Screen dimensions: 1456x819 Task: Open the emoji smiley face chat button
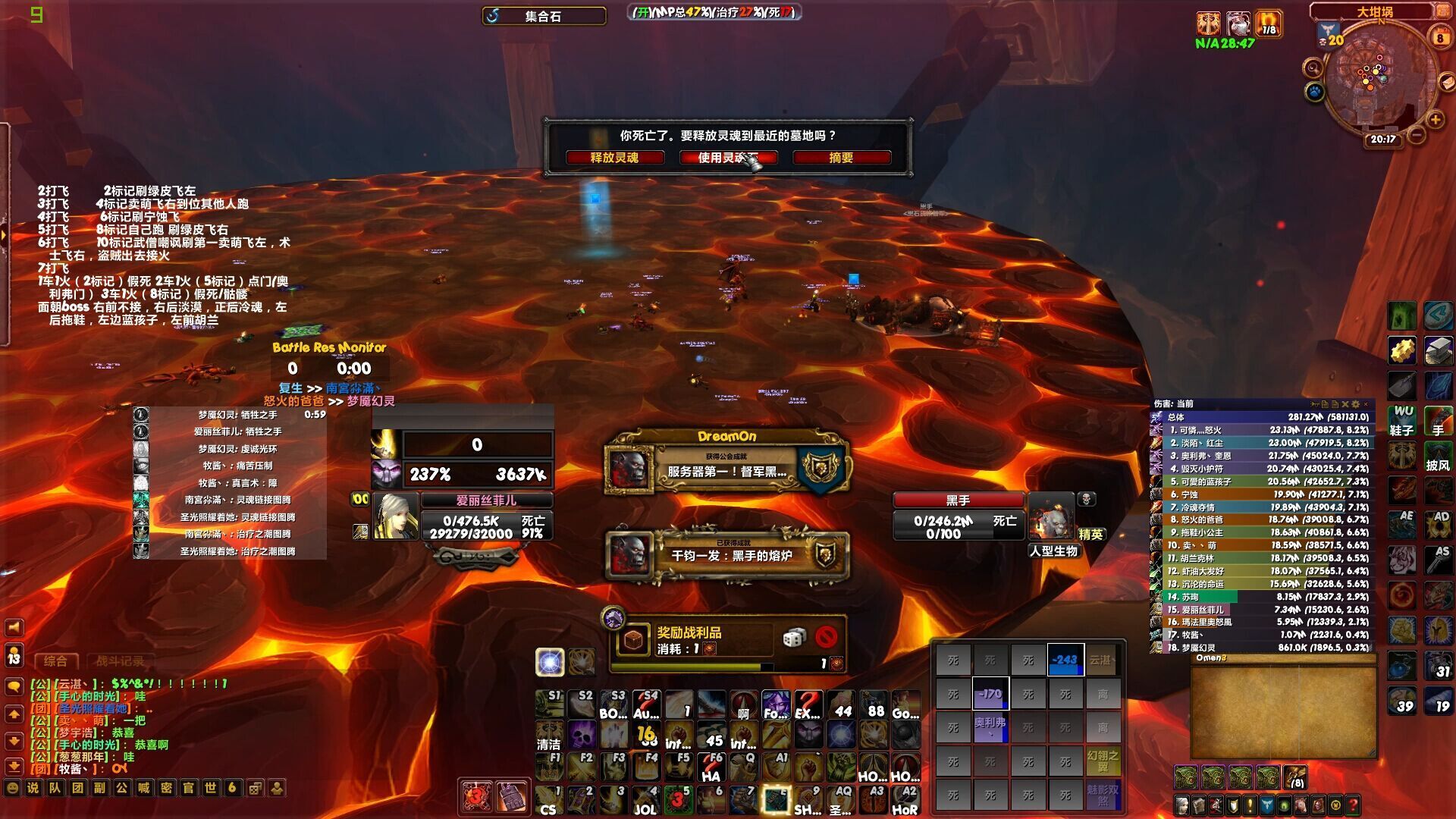point(11,788)
